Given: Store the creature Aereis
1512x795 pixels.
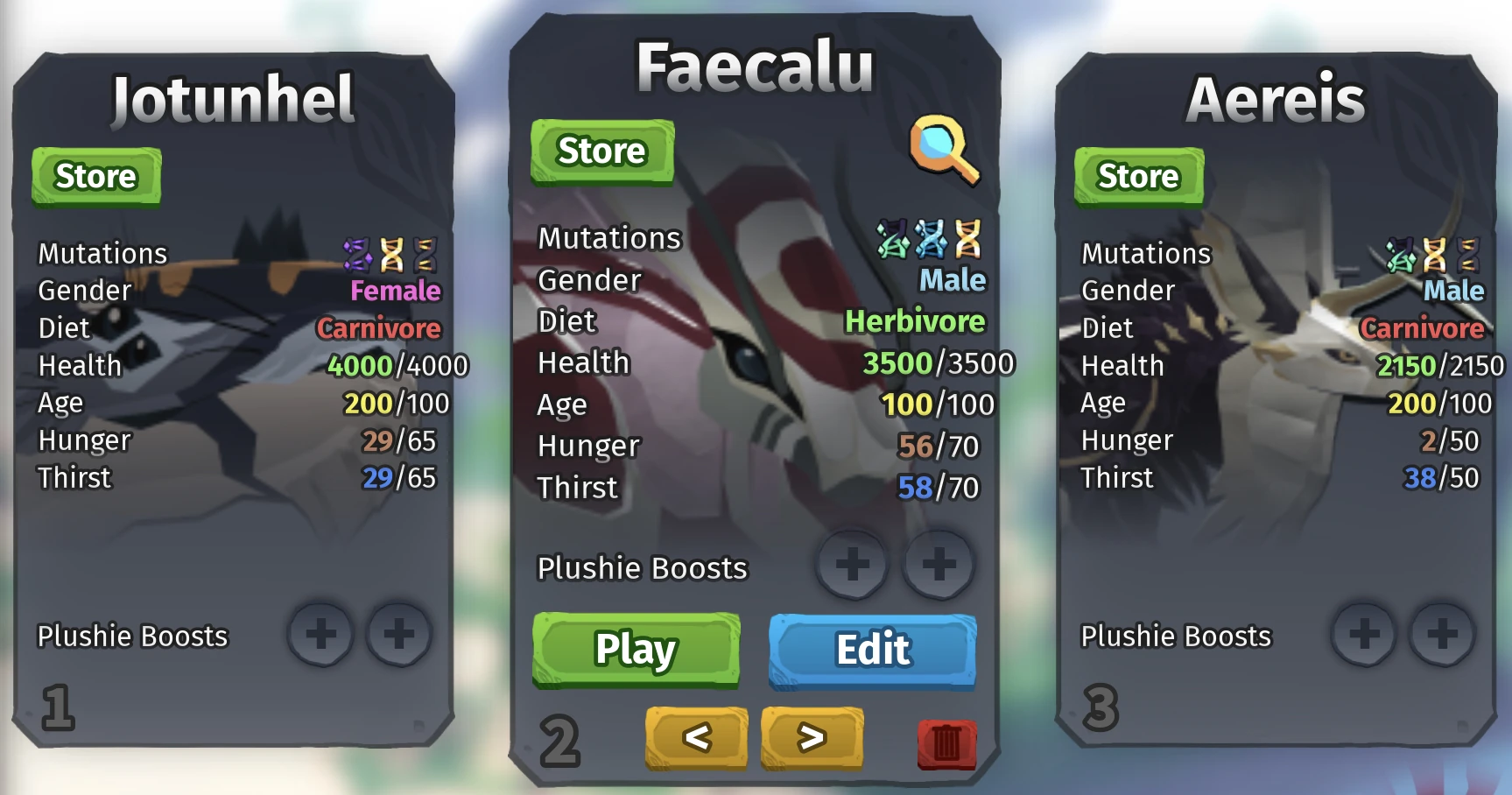Looking at the screenshot, I should tap(1138, 175).
